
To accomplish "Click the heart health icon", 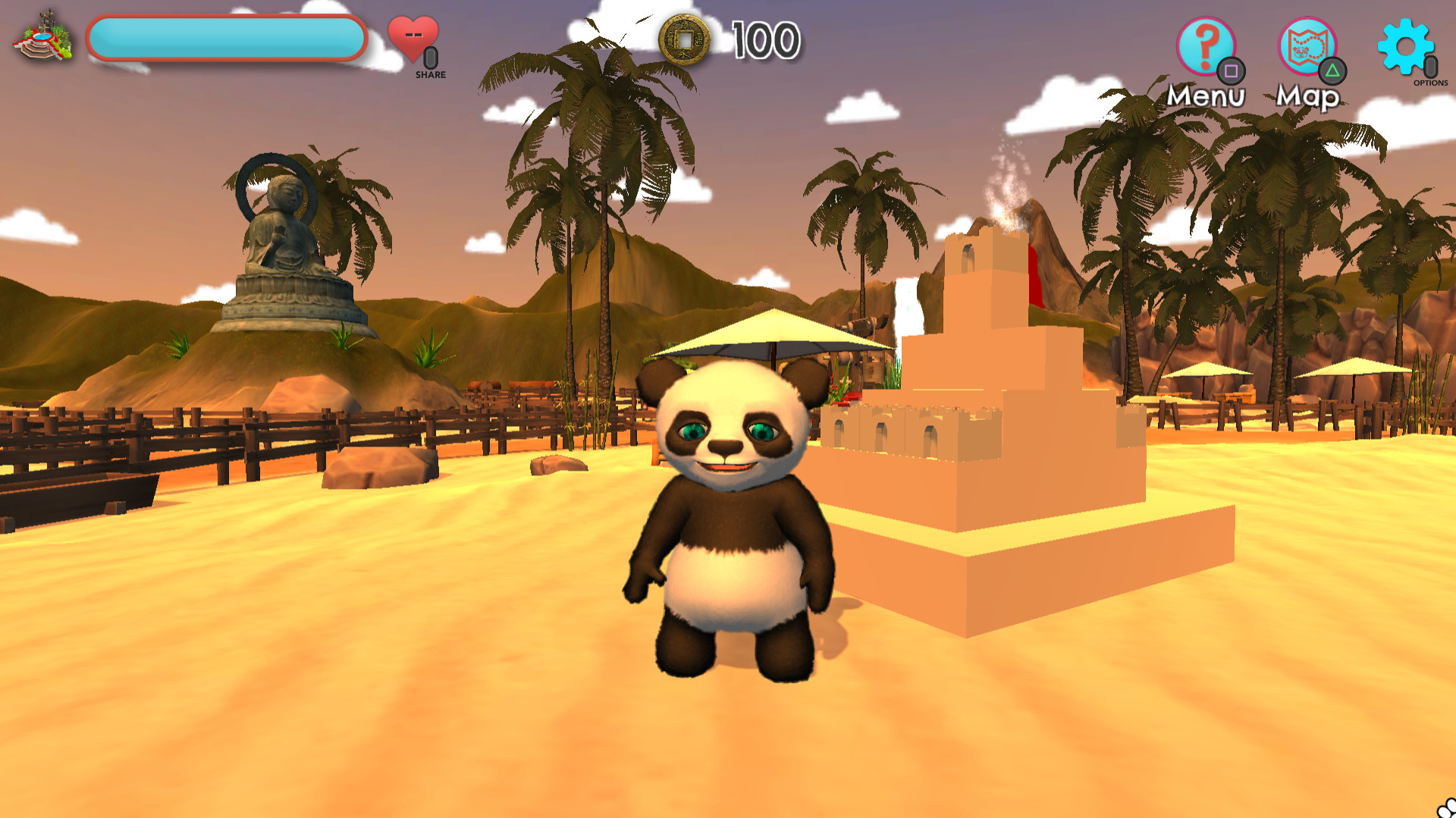I will tap(413, 36).
